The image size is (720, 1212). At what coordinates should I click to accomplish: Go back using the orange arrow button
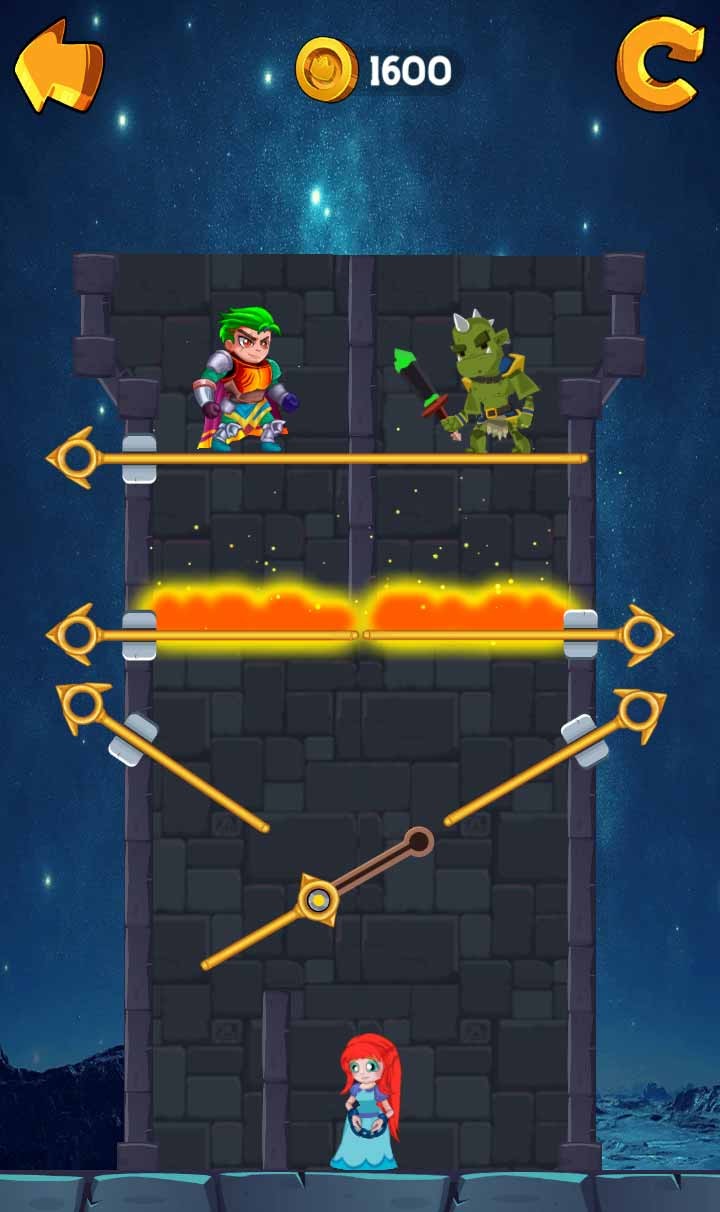[x=58, y=66]
